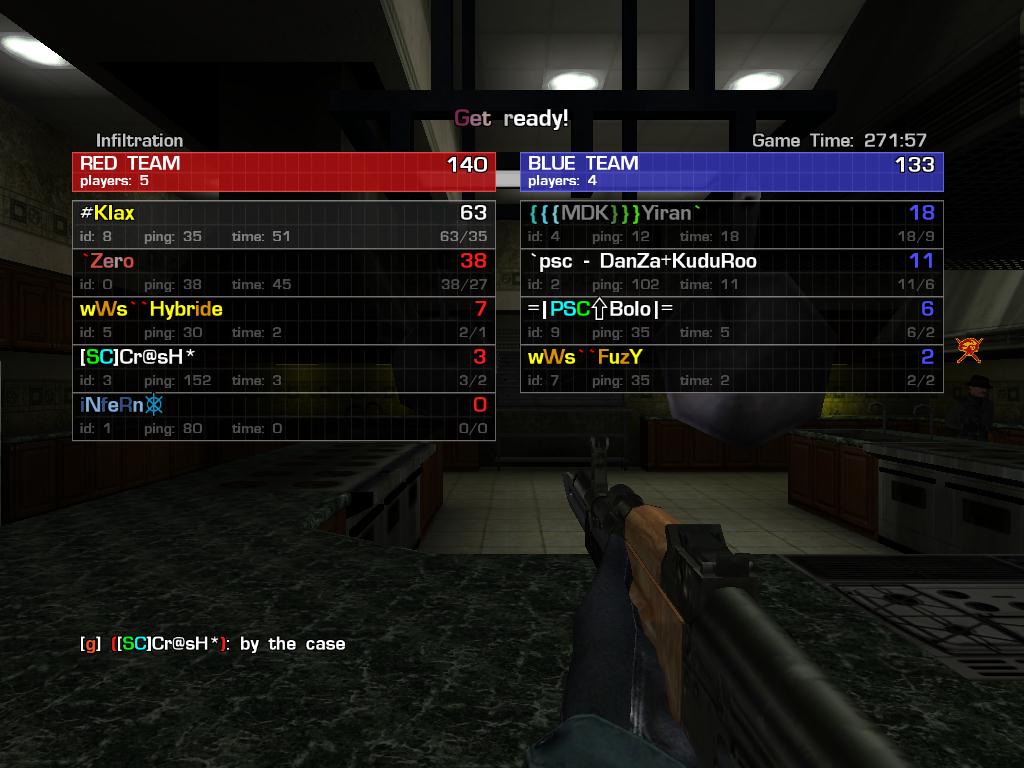Click the BLUE TEAM header bar

(731, 171)
